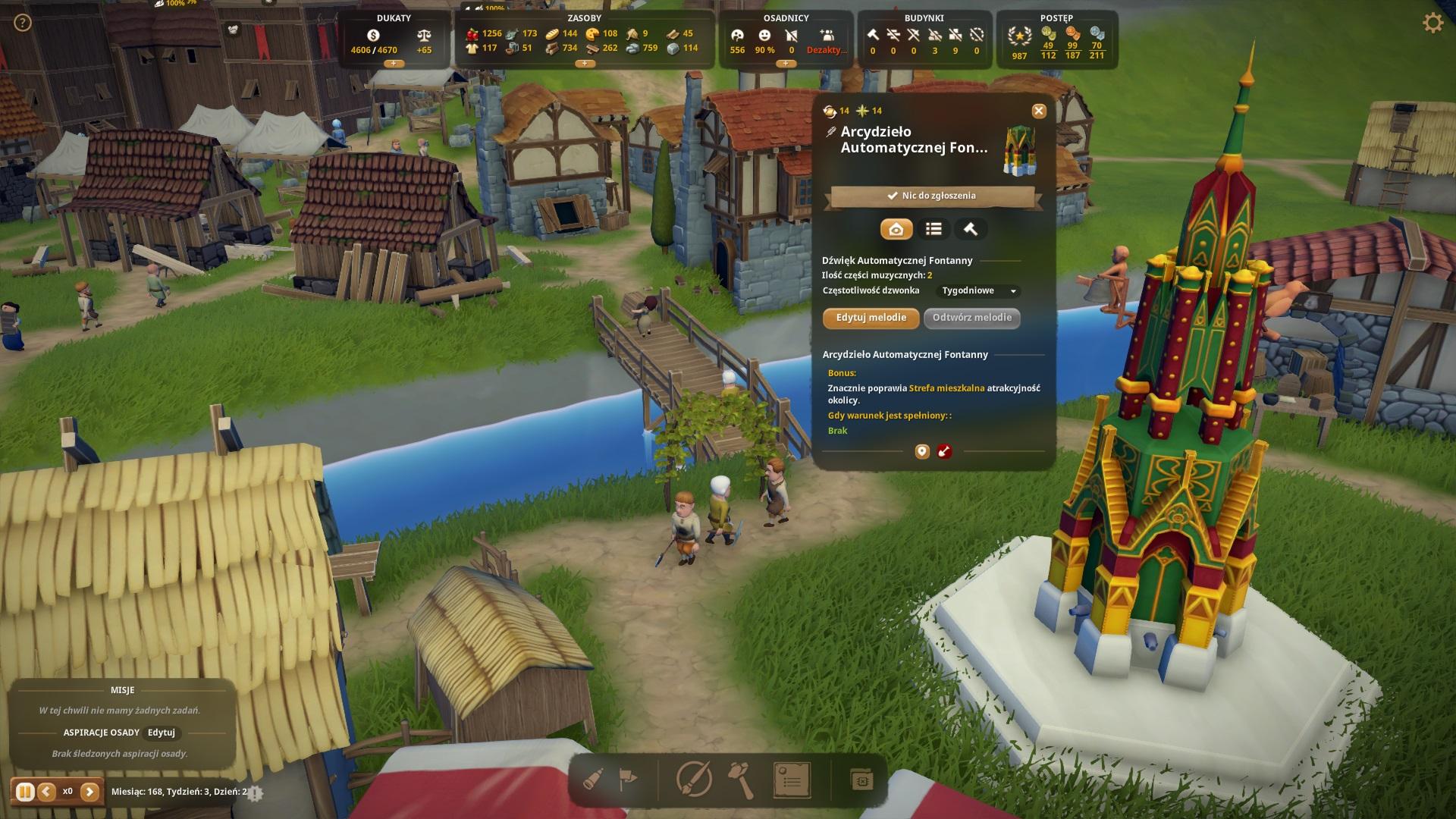Toggle the pause button
The image size is (1456, 819).
coord(24,792)
